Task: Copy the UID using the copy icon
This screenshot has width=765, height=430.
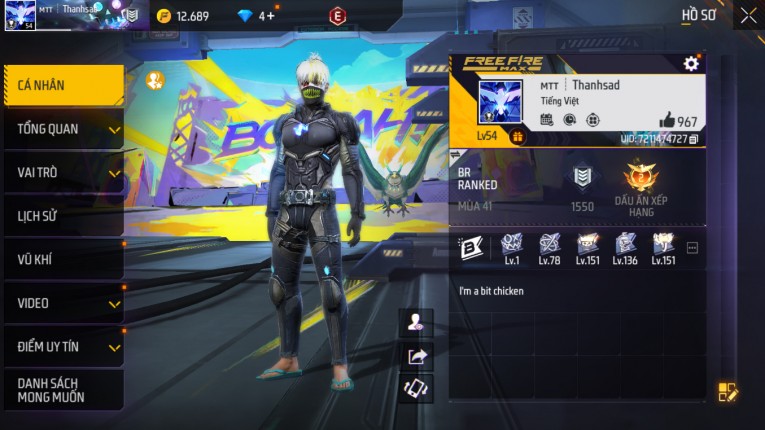Action: (x=694, y=139)
